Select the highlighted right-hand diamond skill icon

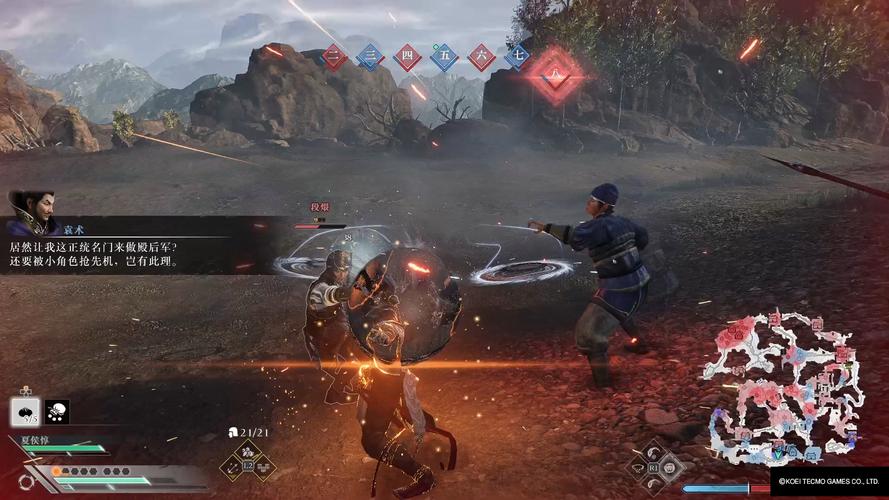[669, 466]
